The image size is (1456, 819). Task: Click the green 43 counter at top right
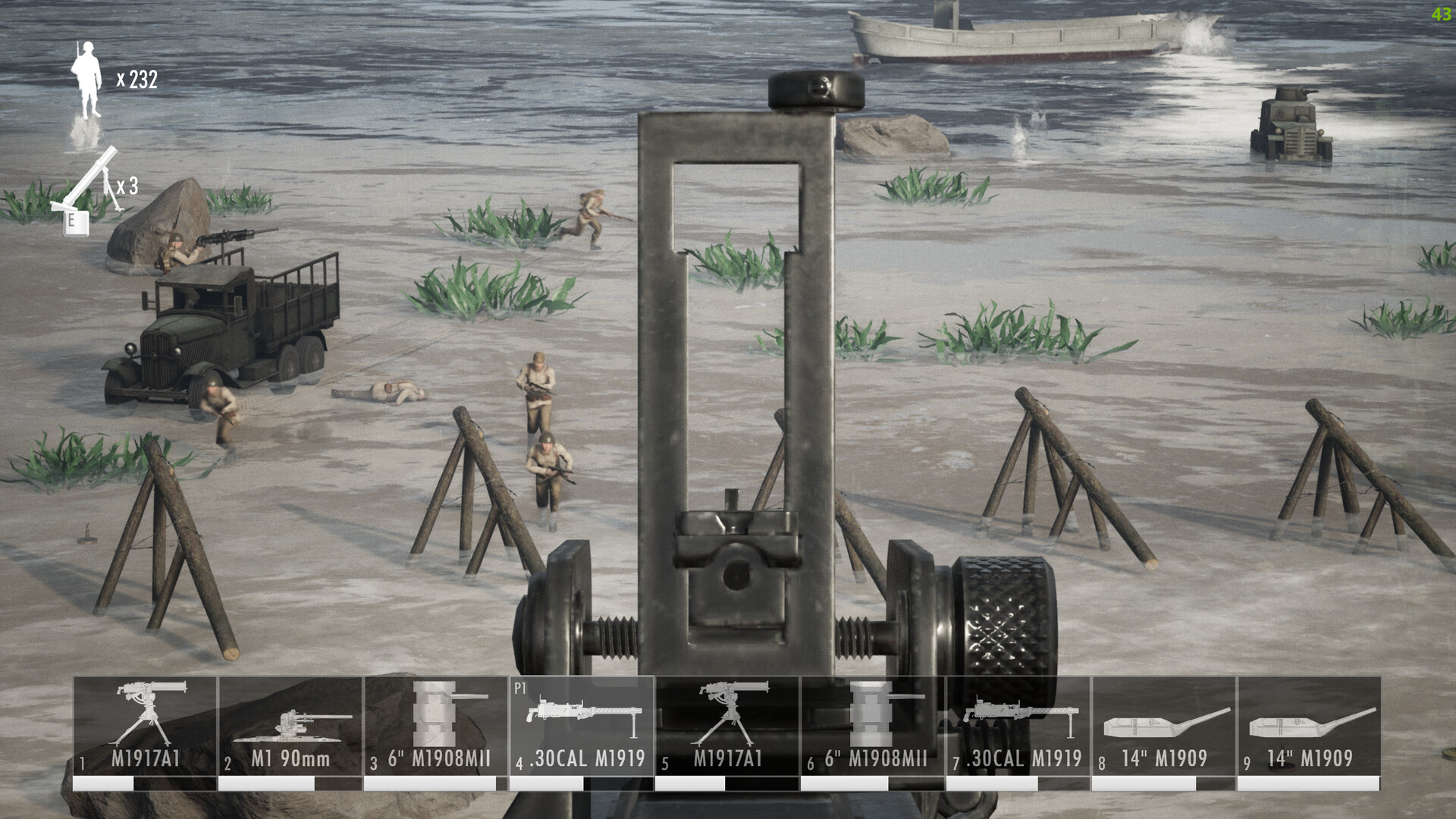[x=1441, y=15]
